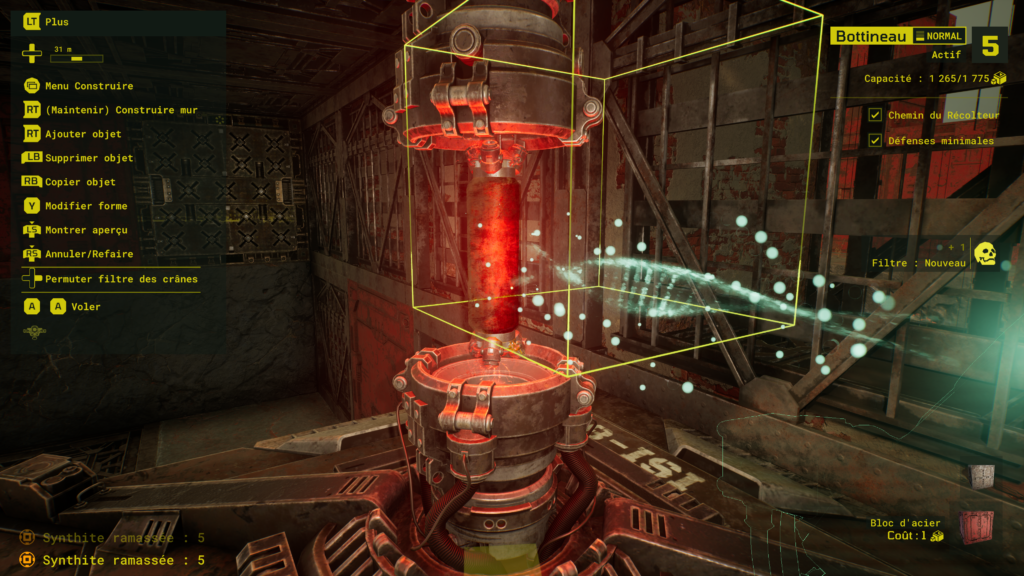Screen dimensions: 1024x576
Task: Select the red Bloc d'acier block slot
Action: [977, 527]
